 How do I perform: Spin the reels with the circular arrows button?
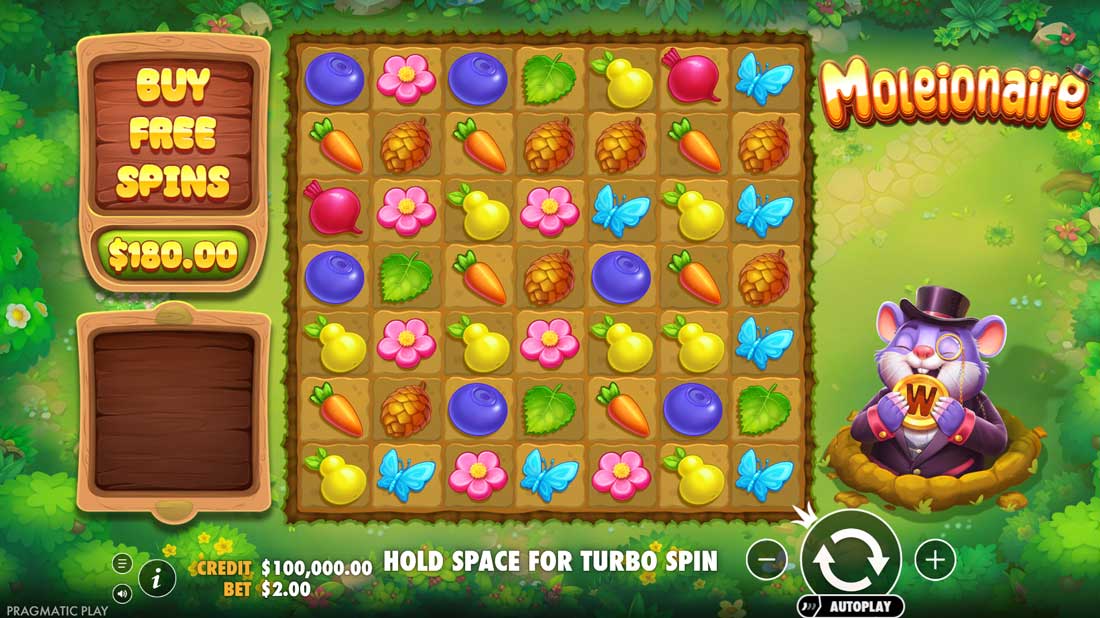pos(851,559)
